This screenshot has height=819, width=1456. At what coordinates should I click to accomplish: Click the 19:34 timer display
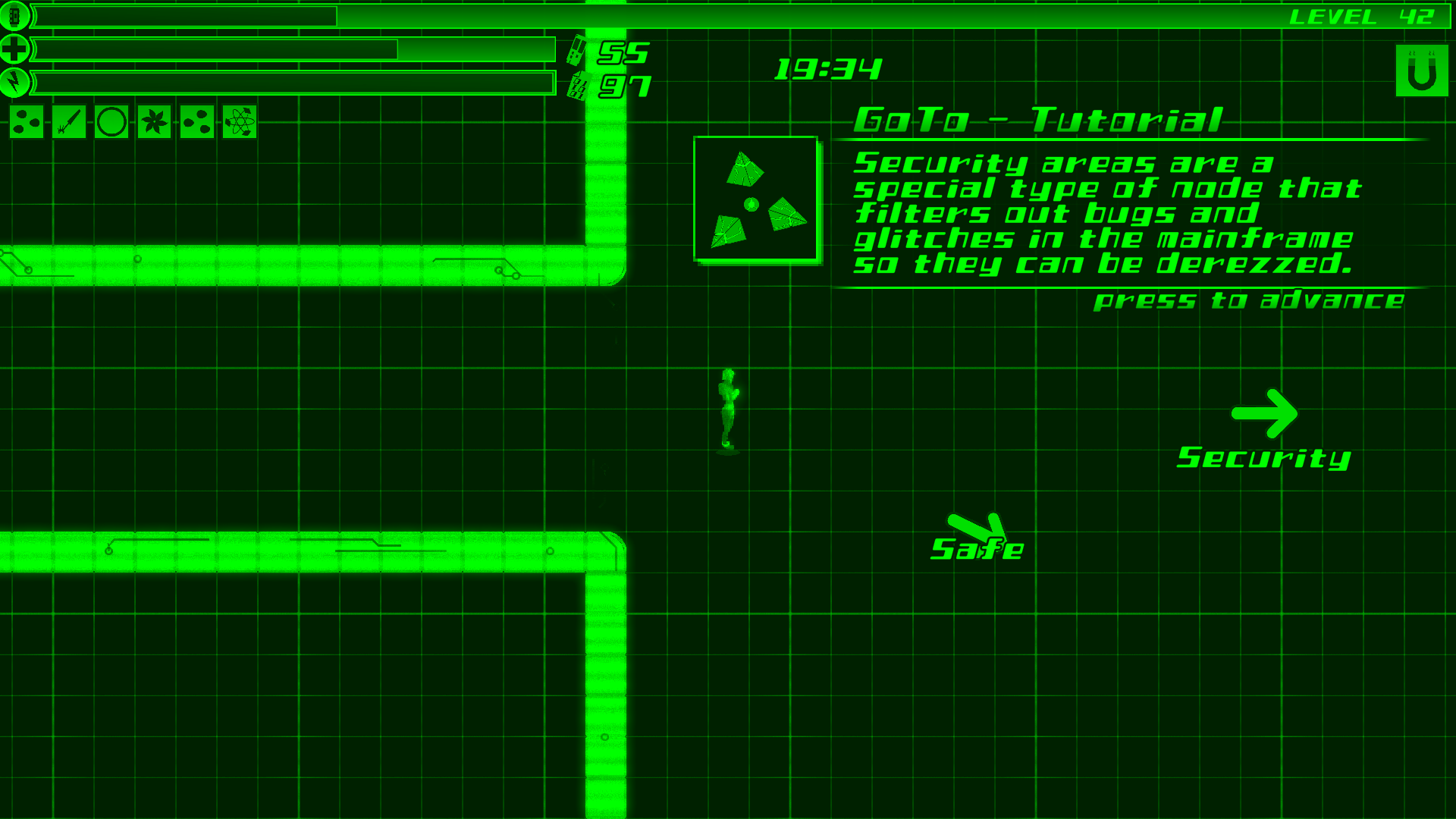coord(828,69)
